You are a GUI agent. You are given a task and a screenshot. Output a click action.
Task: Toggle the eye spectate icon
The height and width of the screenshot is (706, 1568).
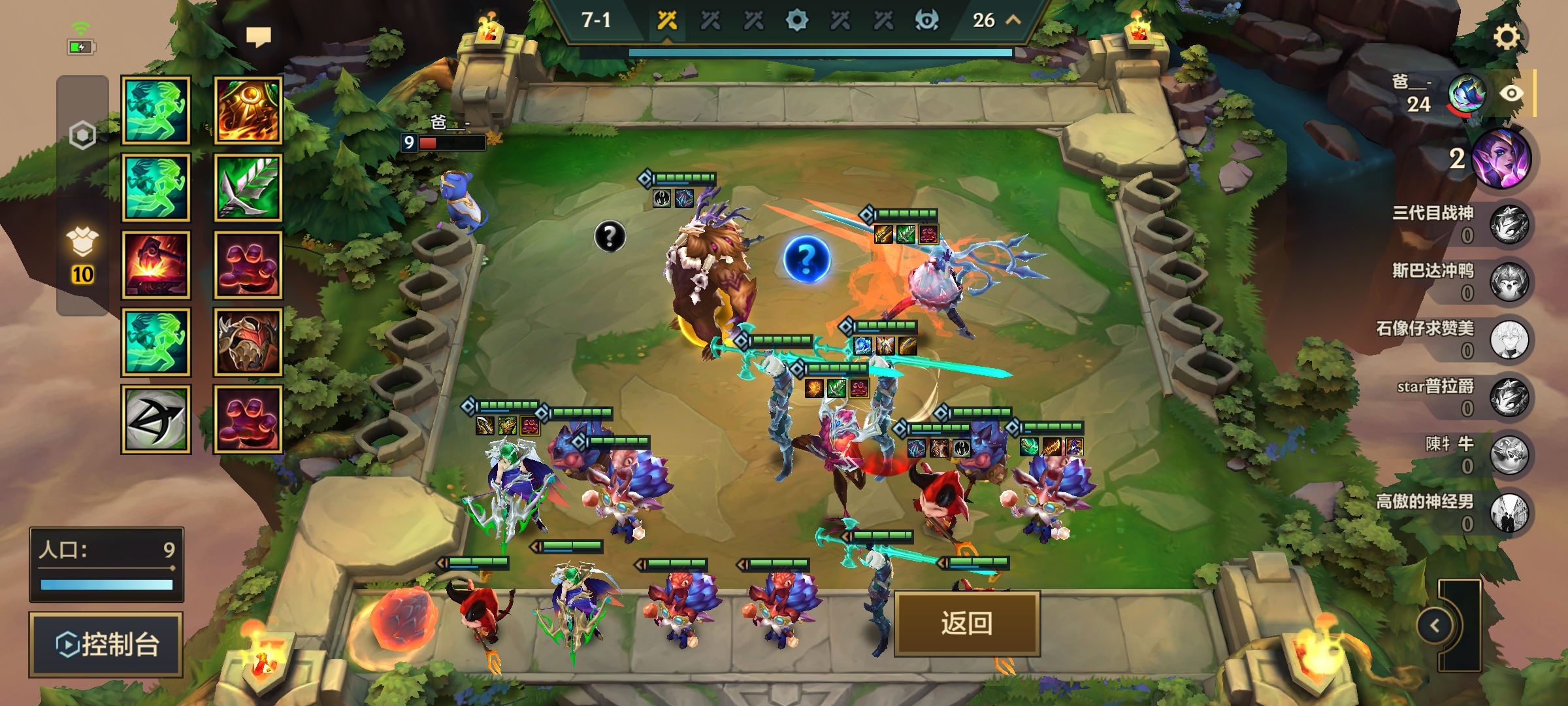(1511, 93)
